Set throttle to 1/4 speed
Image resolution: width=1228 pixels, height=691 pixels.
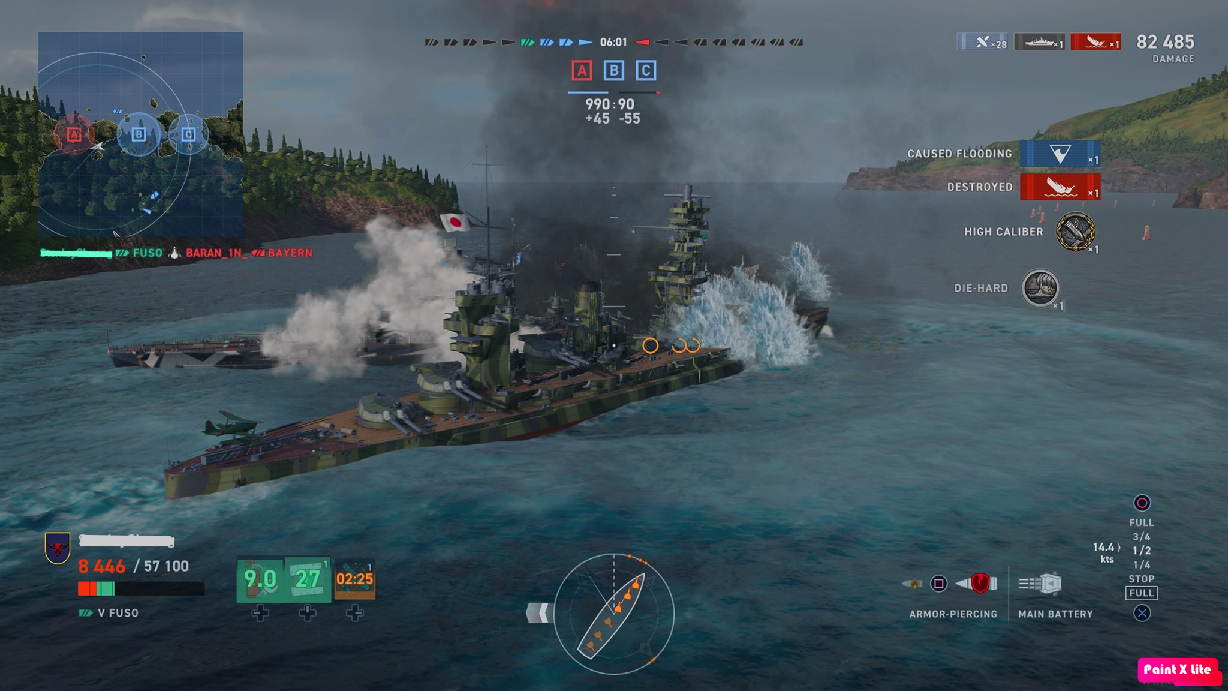[1141, 565]
